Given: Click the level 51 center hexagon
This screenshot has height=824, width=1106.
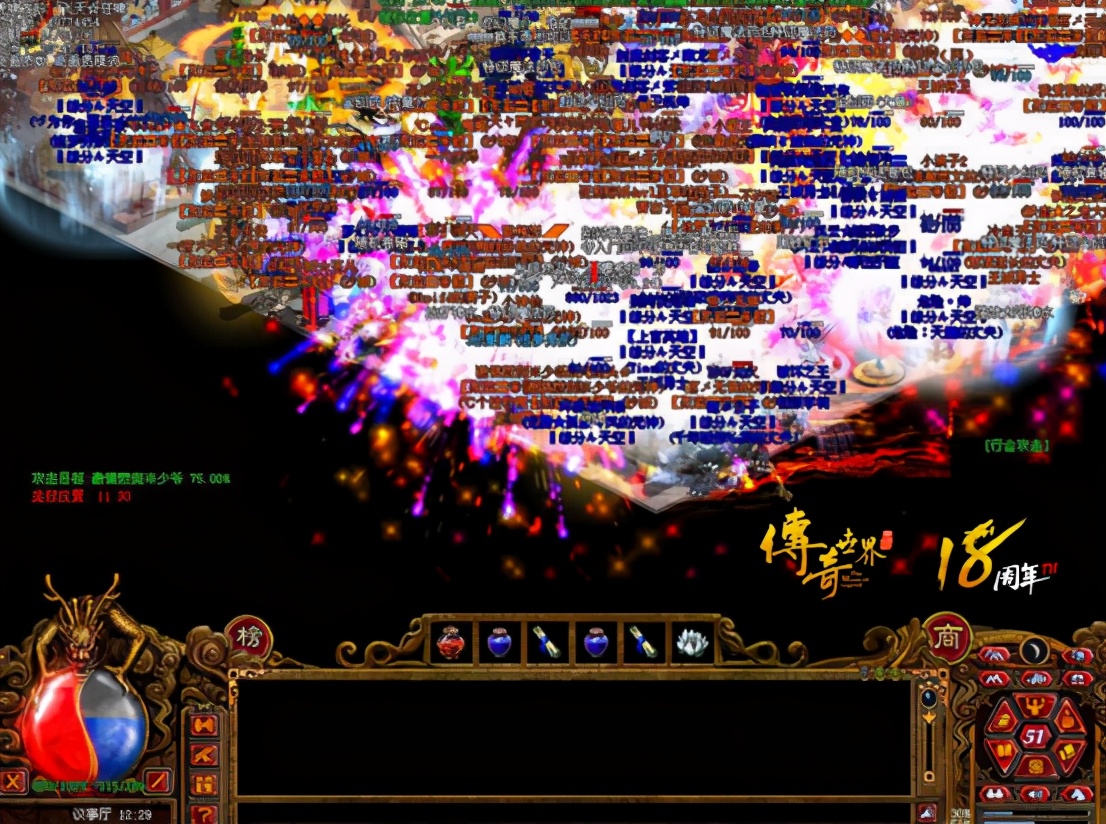Looking at the screenshot, I should coord(1036,737).
